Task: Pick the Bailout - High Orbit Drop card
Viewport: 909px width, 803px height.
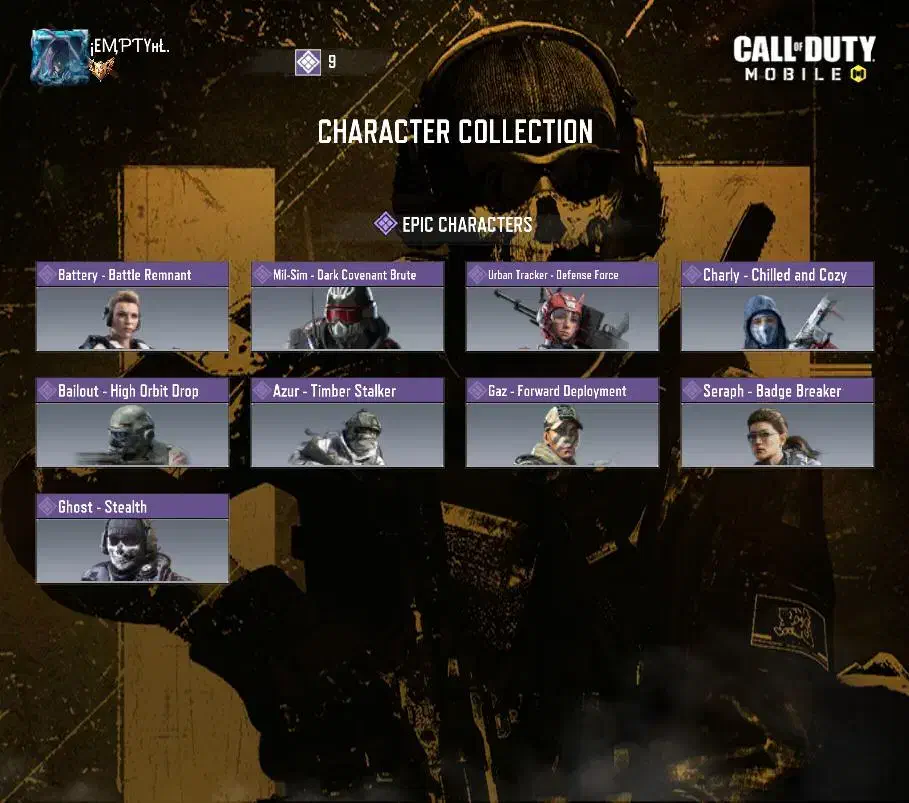Action: pyautogui.click(x=132, y=423)
